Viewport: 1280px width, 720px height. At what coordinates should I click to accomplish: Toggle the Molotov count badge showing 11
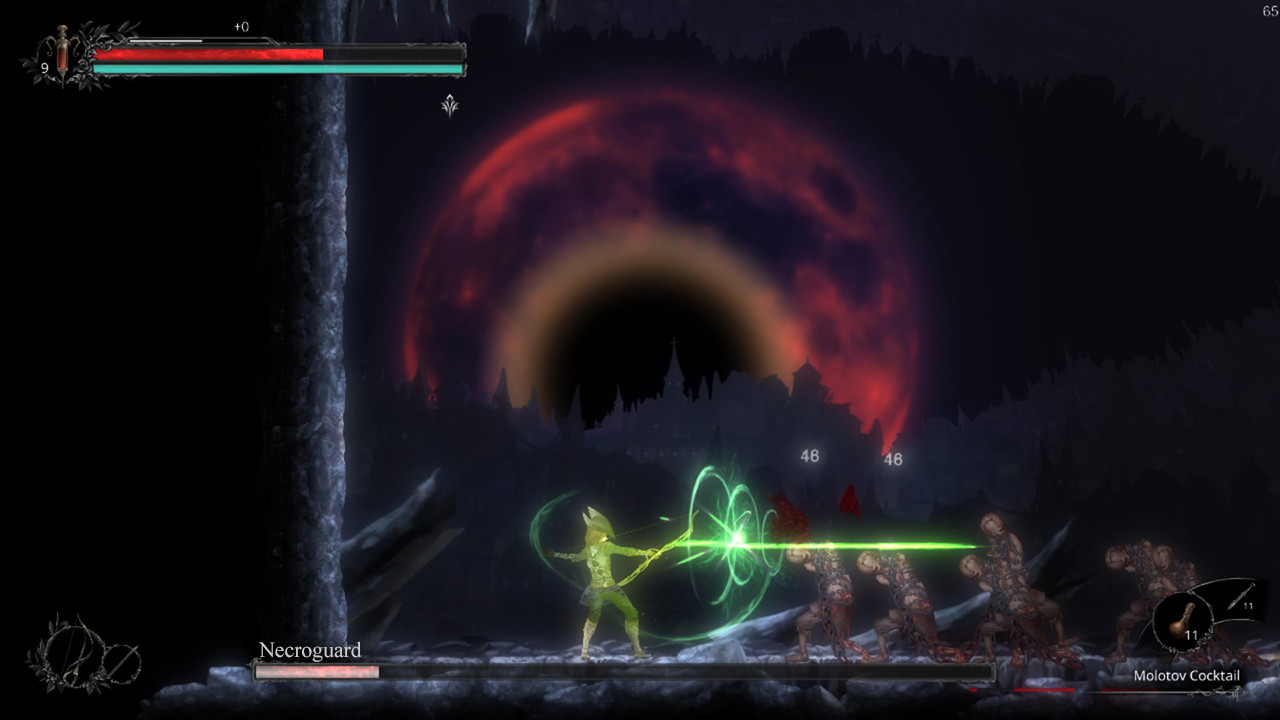pyautogui.click(x=1193, y=633)
